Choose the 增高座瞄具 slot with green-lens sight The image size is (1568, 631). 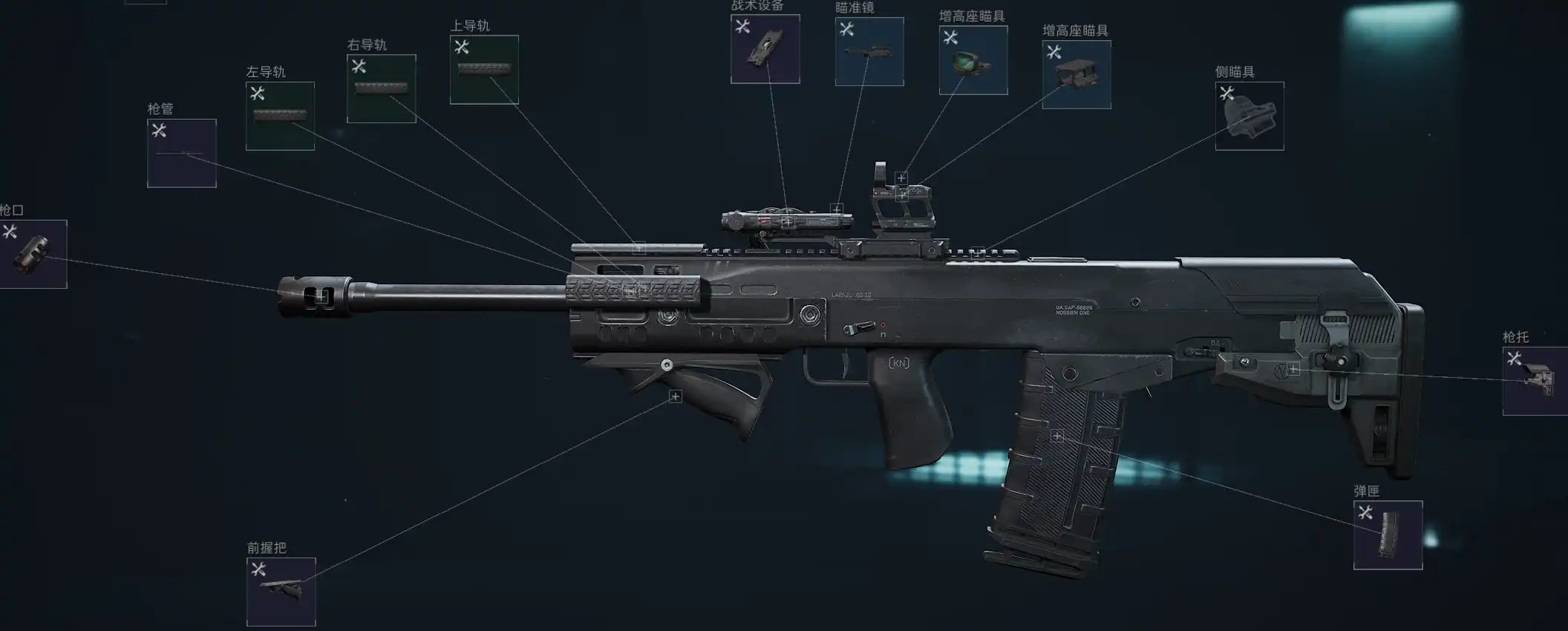click(973, 60)
